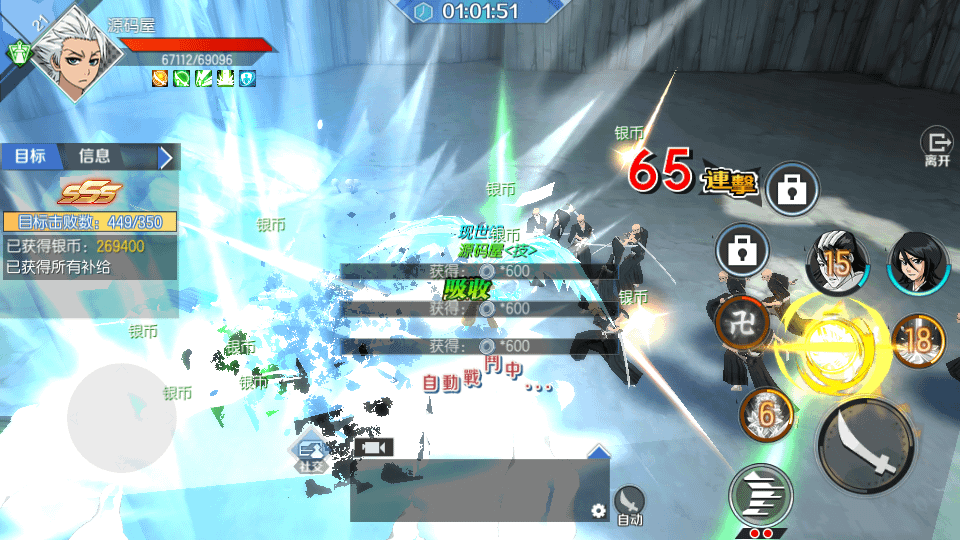Switch to the white-masked support character
Screen dimensions: 960x540
837,262
